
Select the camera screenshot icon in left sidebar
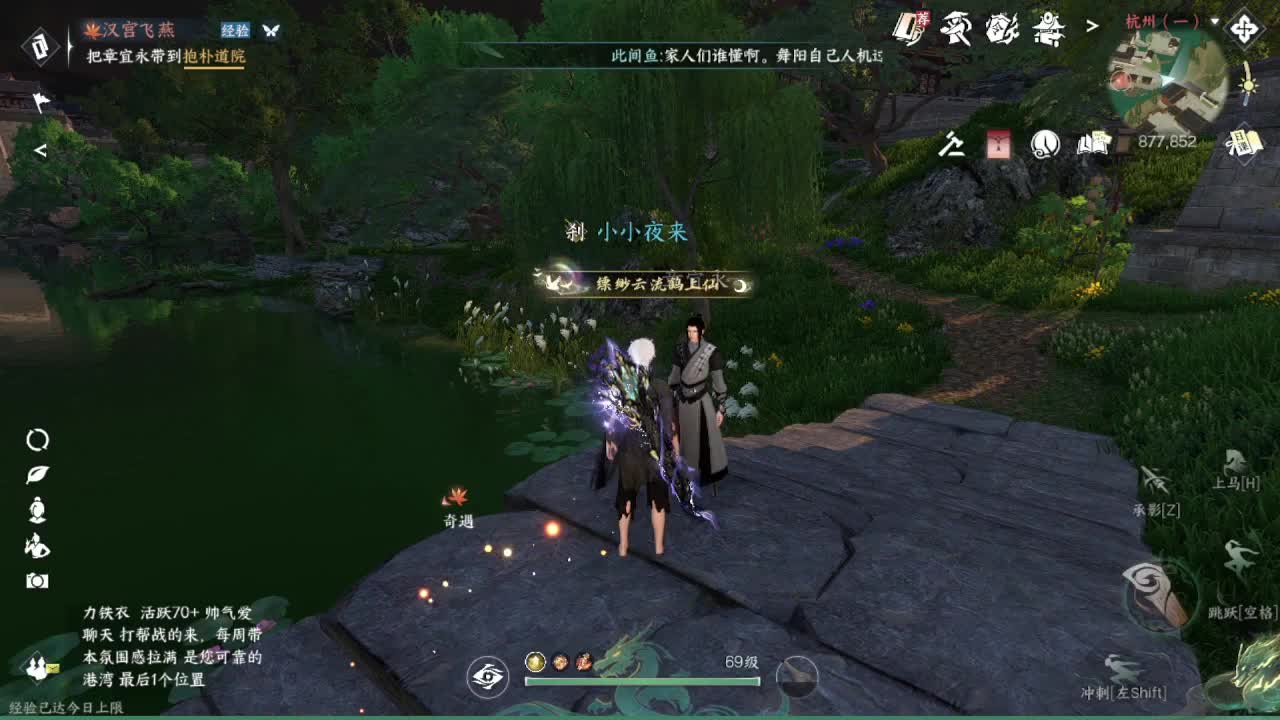pos(36,578)
